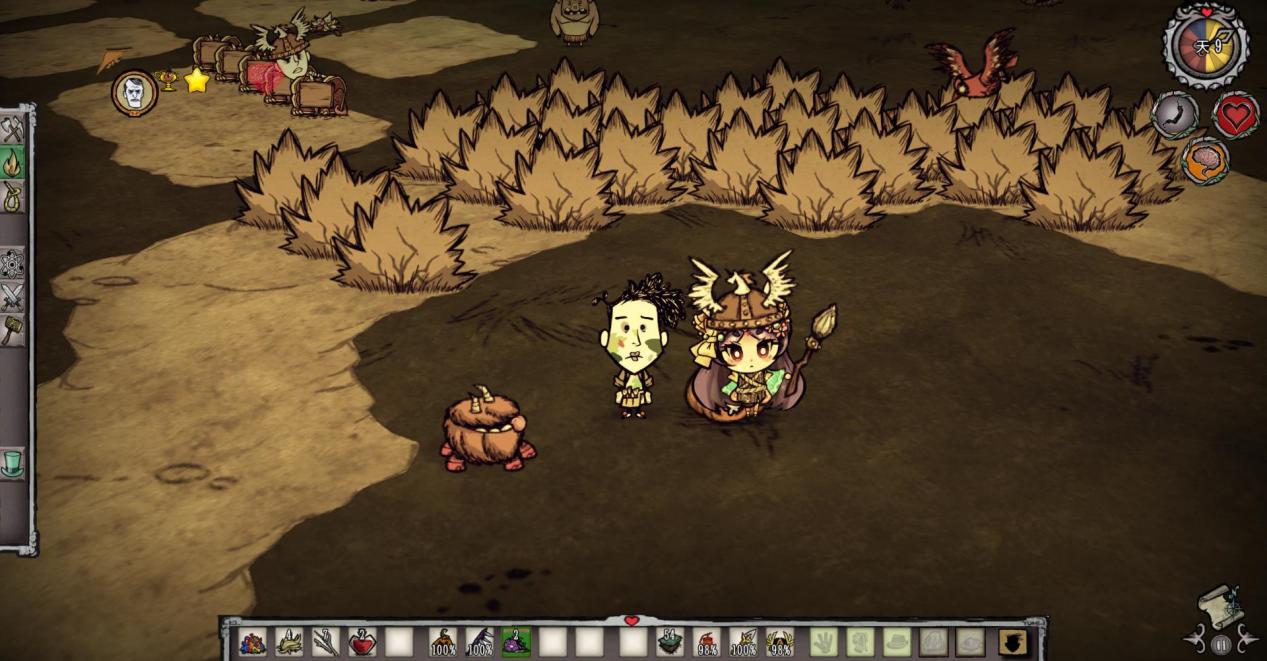The width and height of the screenshot is (1267, 661).
Task: Click the player portrait badge
Action: pyautogui.click(x=134, y=93)
